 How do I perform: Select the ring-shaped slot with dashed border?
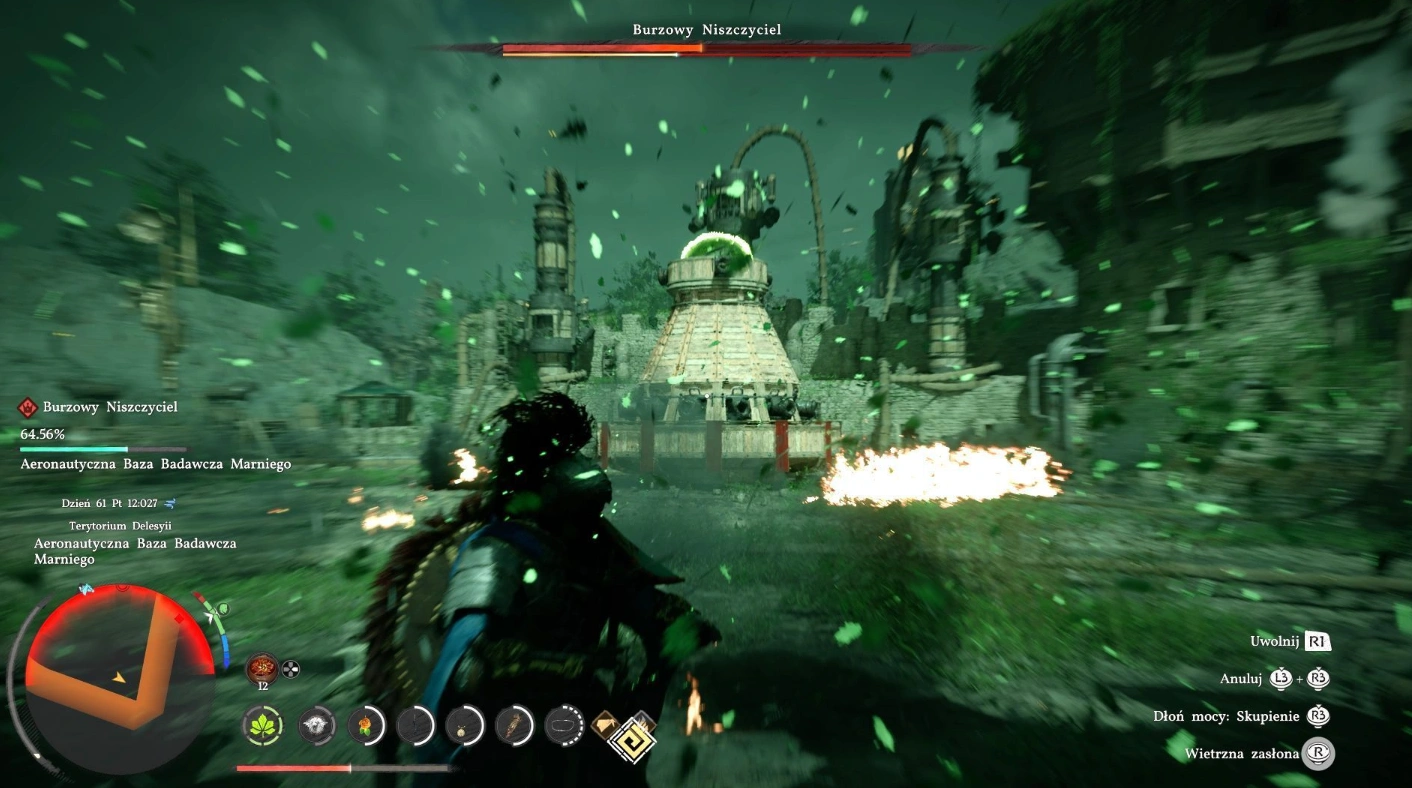565,725
